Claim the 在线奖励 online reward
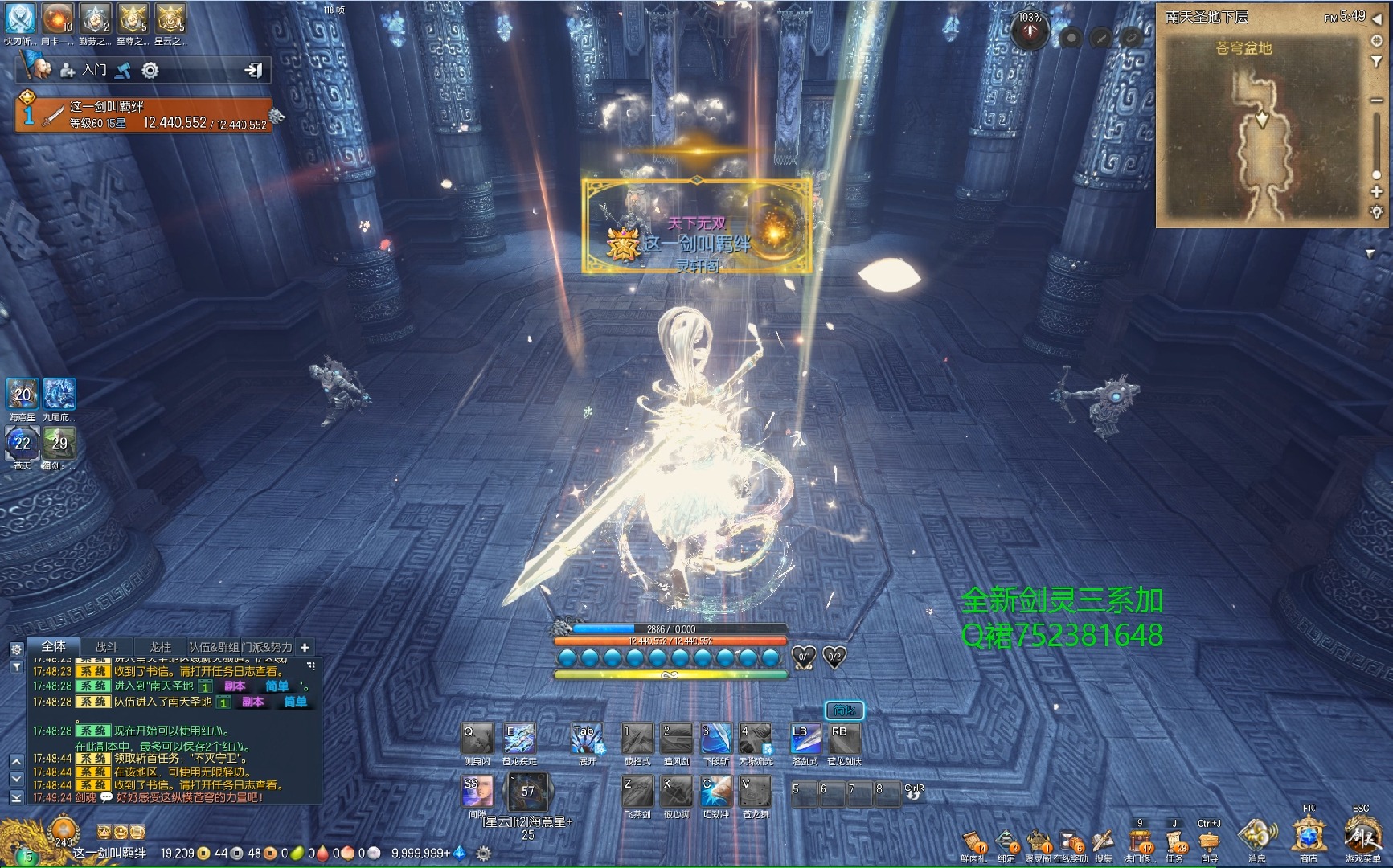The height and width of the screenshot is (868, 1393). (x=1071, y=842)
